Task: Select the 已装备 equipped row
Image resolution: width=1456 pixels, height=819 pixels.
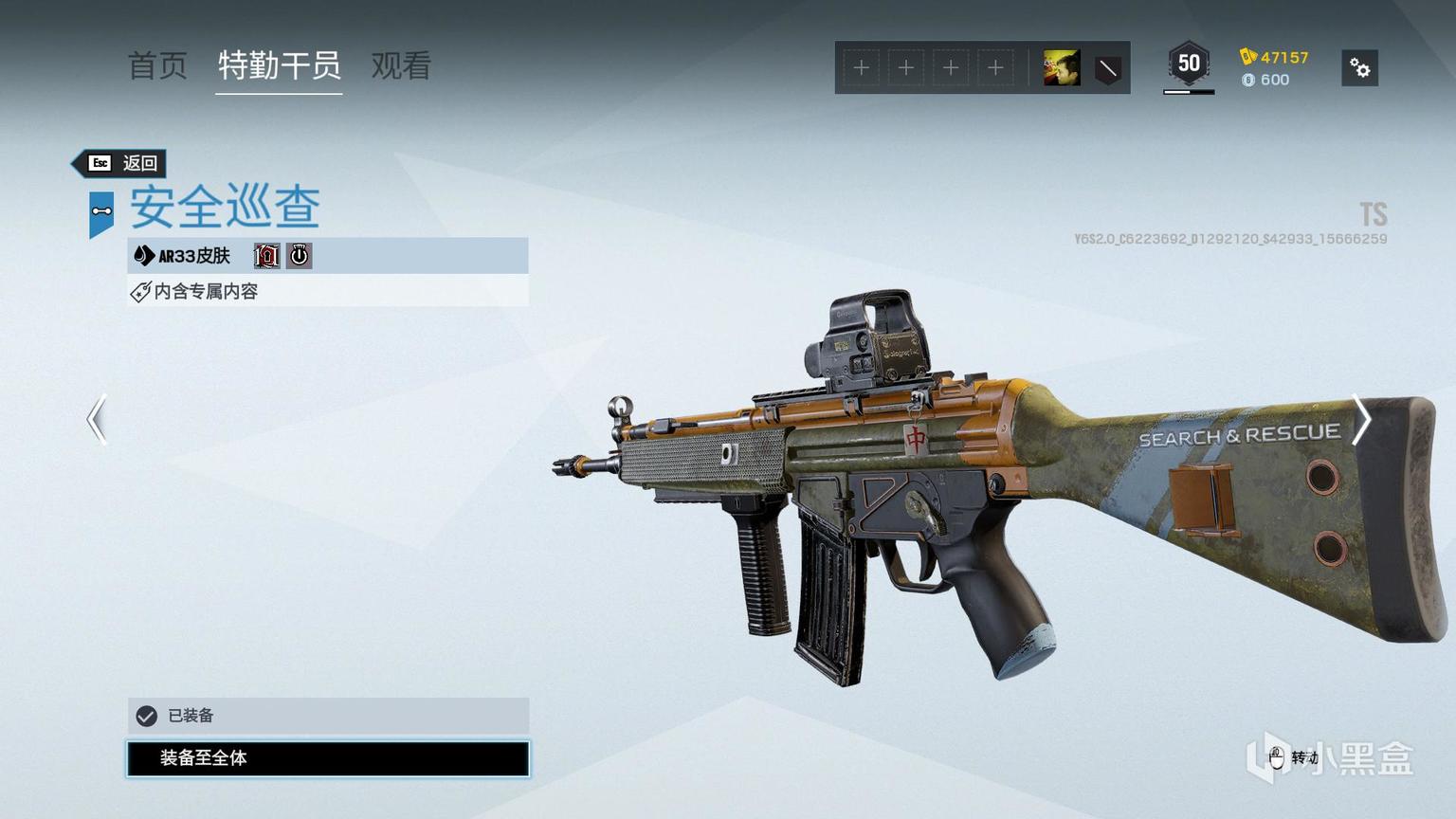Action: click(x=328, y=716)
